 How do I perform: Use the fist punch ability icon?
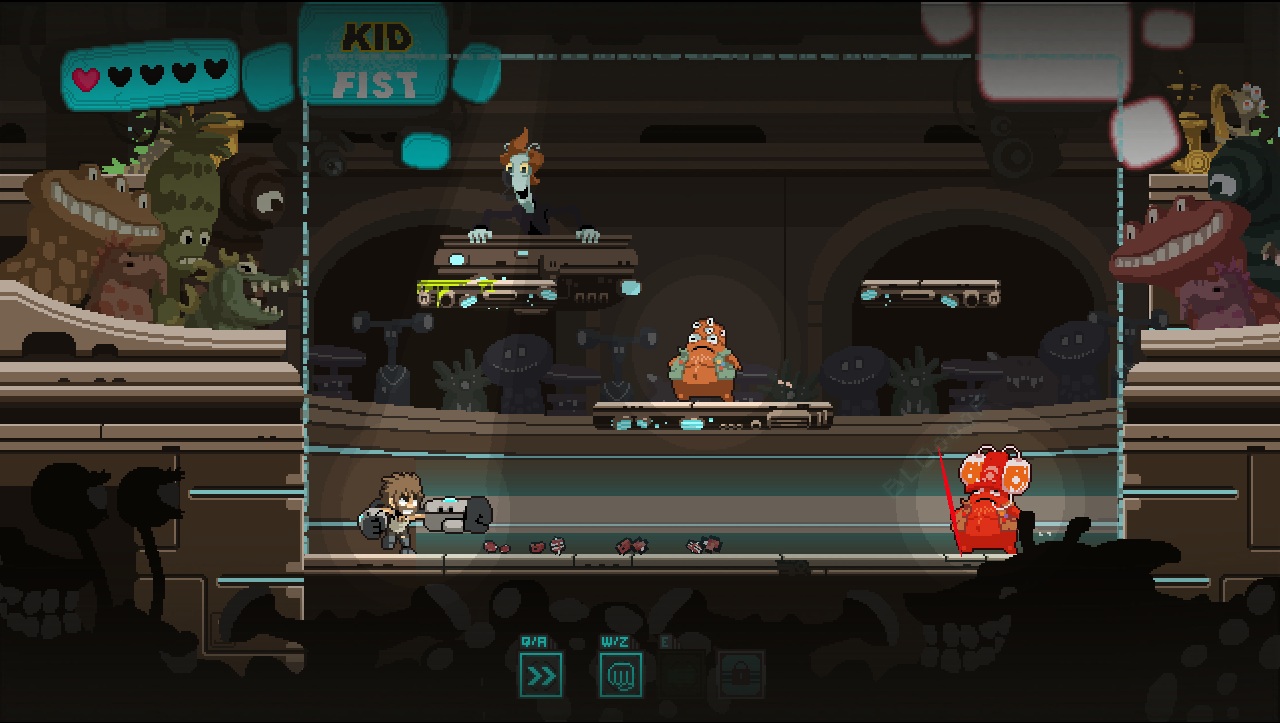[x=620, y=675]
